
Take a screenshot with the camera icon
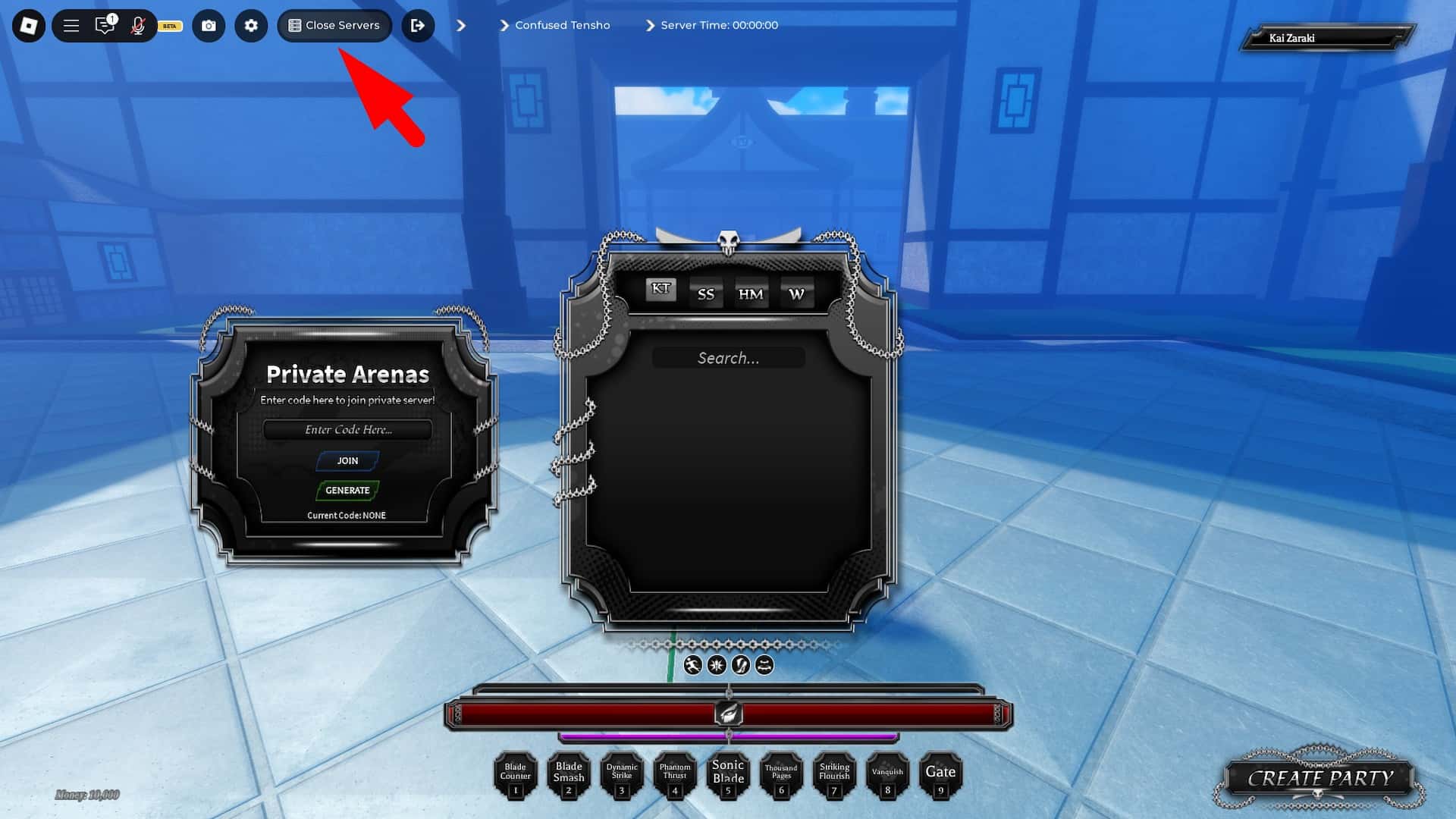point(209,25)
